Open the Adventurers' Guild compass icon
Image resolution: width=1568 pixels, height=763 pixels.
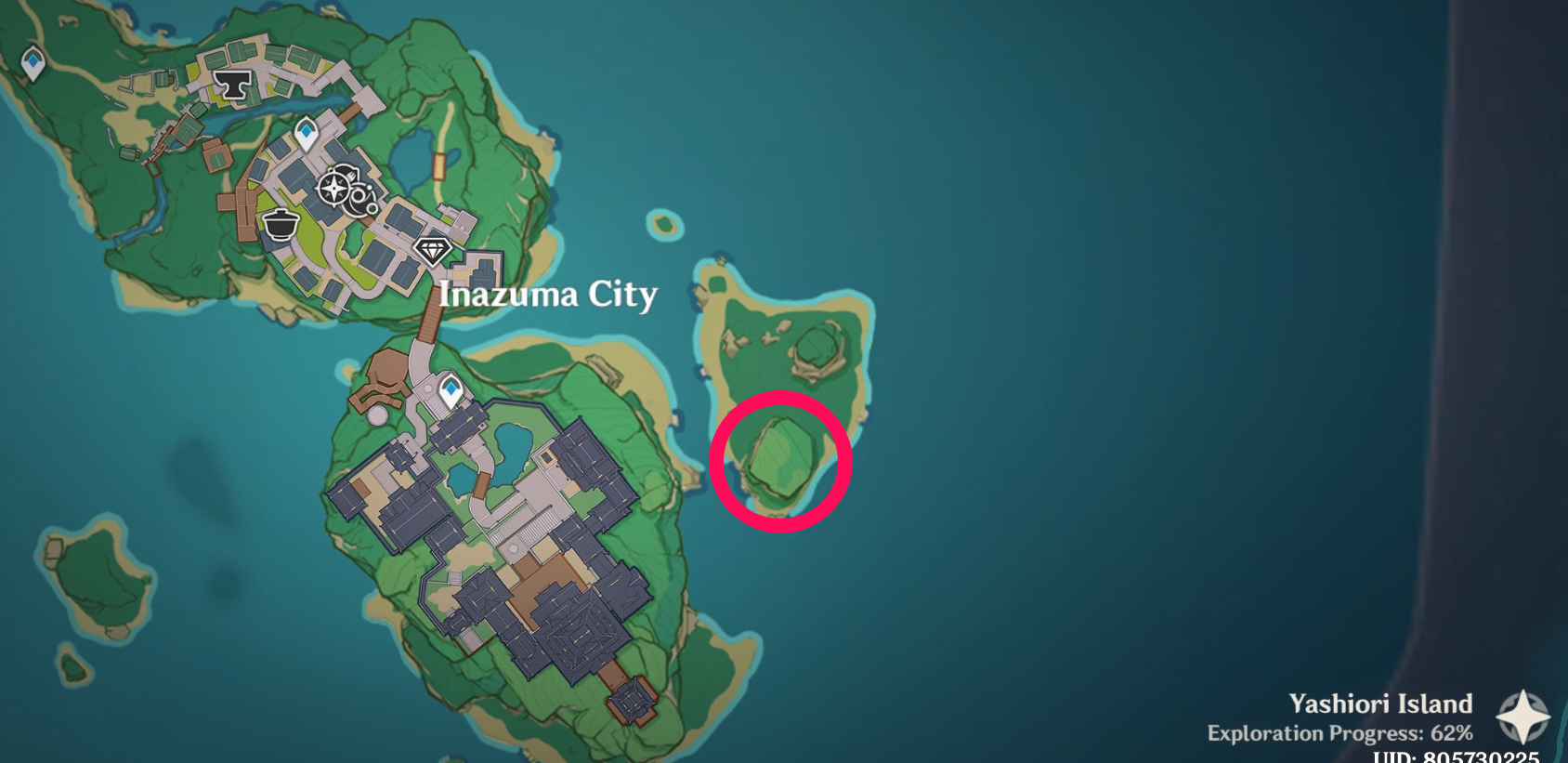[x=336, y=189]
